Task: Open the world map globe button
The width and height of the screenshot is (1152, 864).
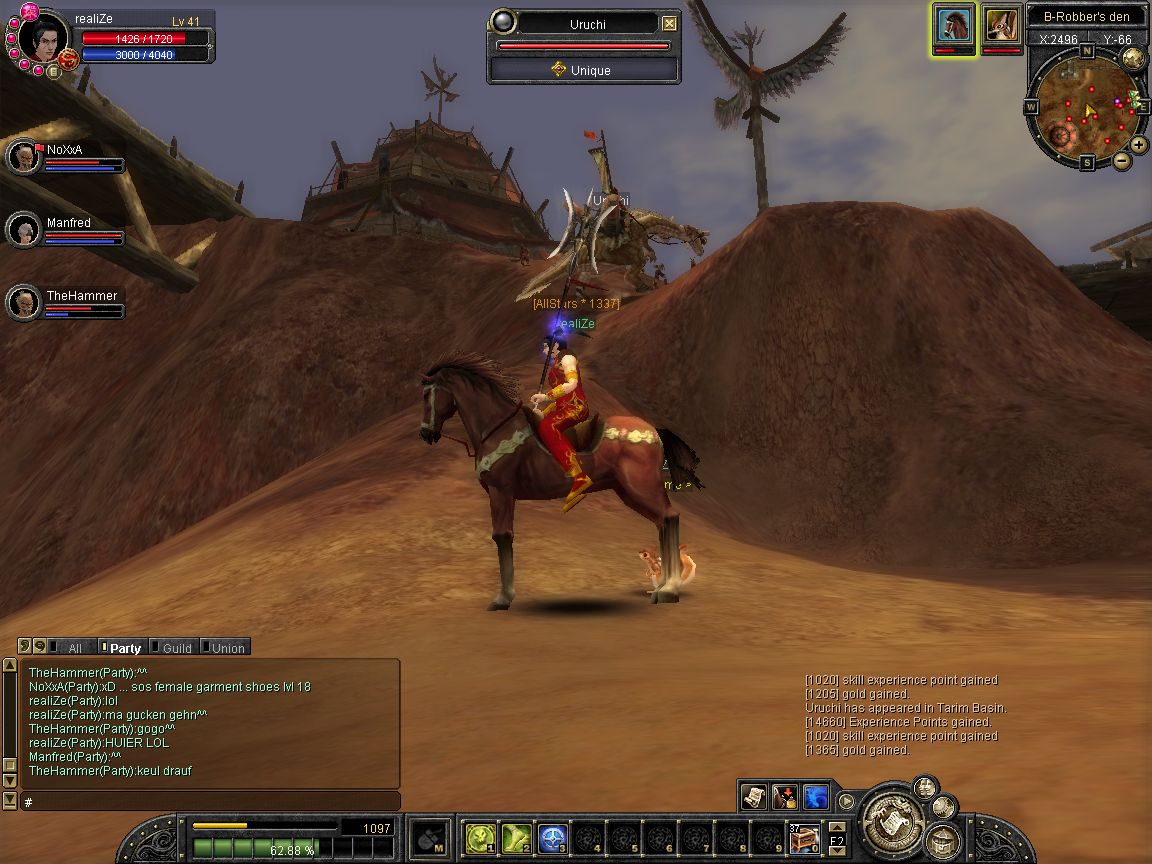Action: 1133,58
